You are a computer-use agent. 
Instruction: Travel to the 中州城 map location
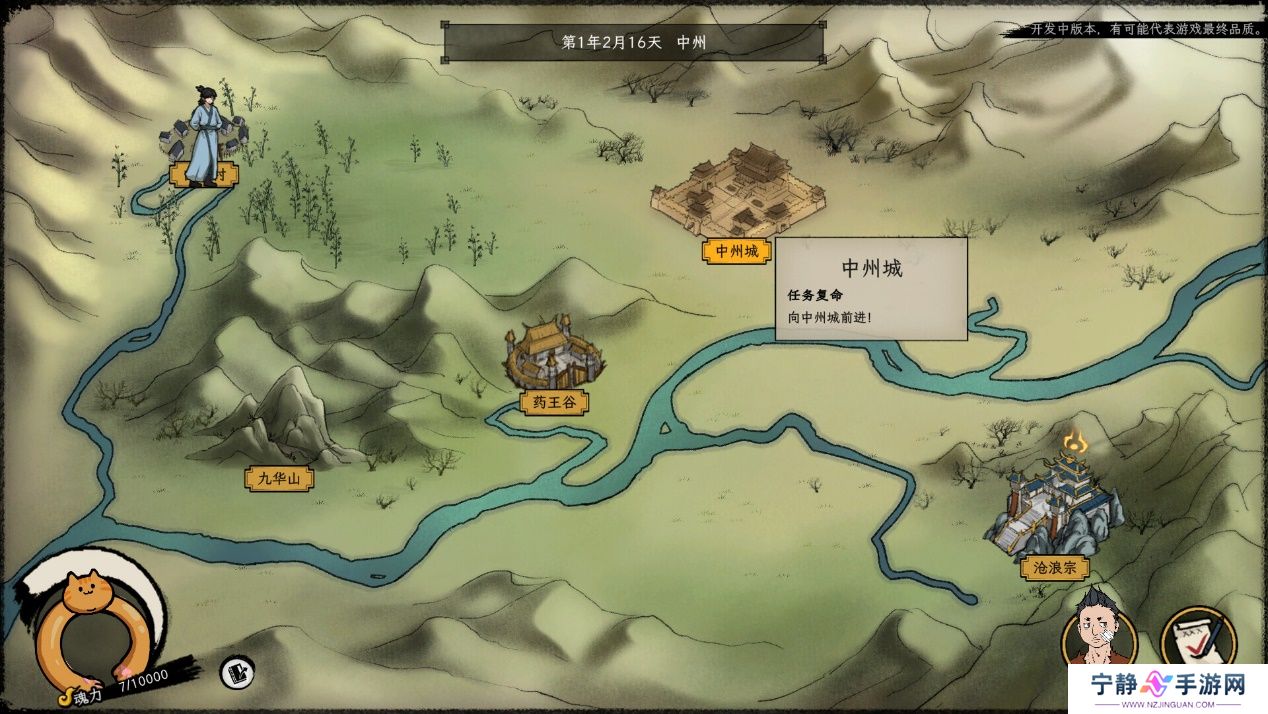737,251
